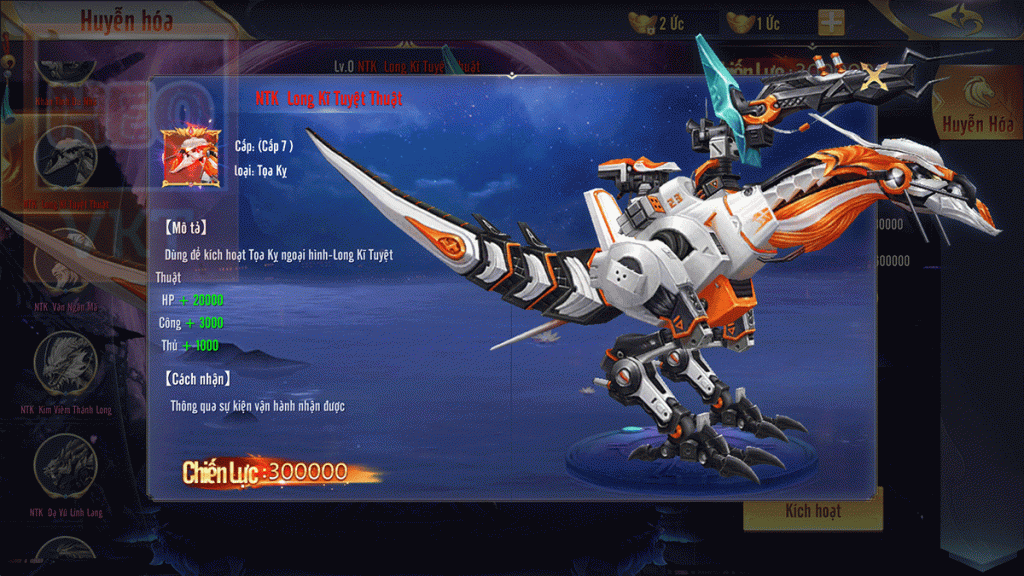Open the Huyễn Hóa horse tab
The image size is (1024, 576).
click(976, 107)
